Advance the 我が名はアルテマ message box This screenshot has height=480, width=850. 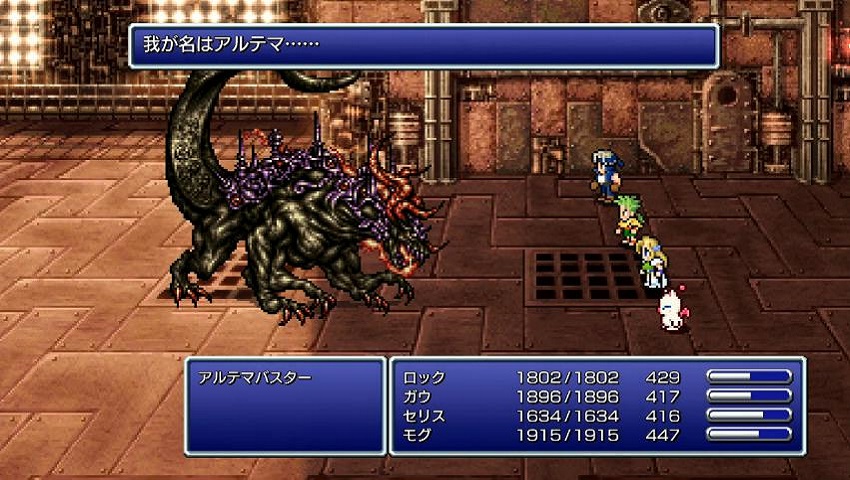(x=424, y=46)
